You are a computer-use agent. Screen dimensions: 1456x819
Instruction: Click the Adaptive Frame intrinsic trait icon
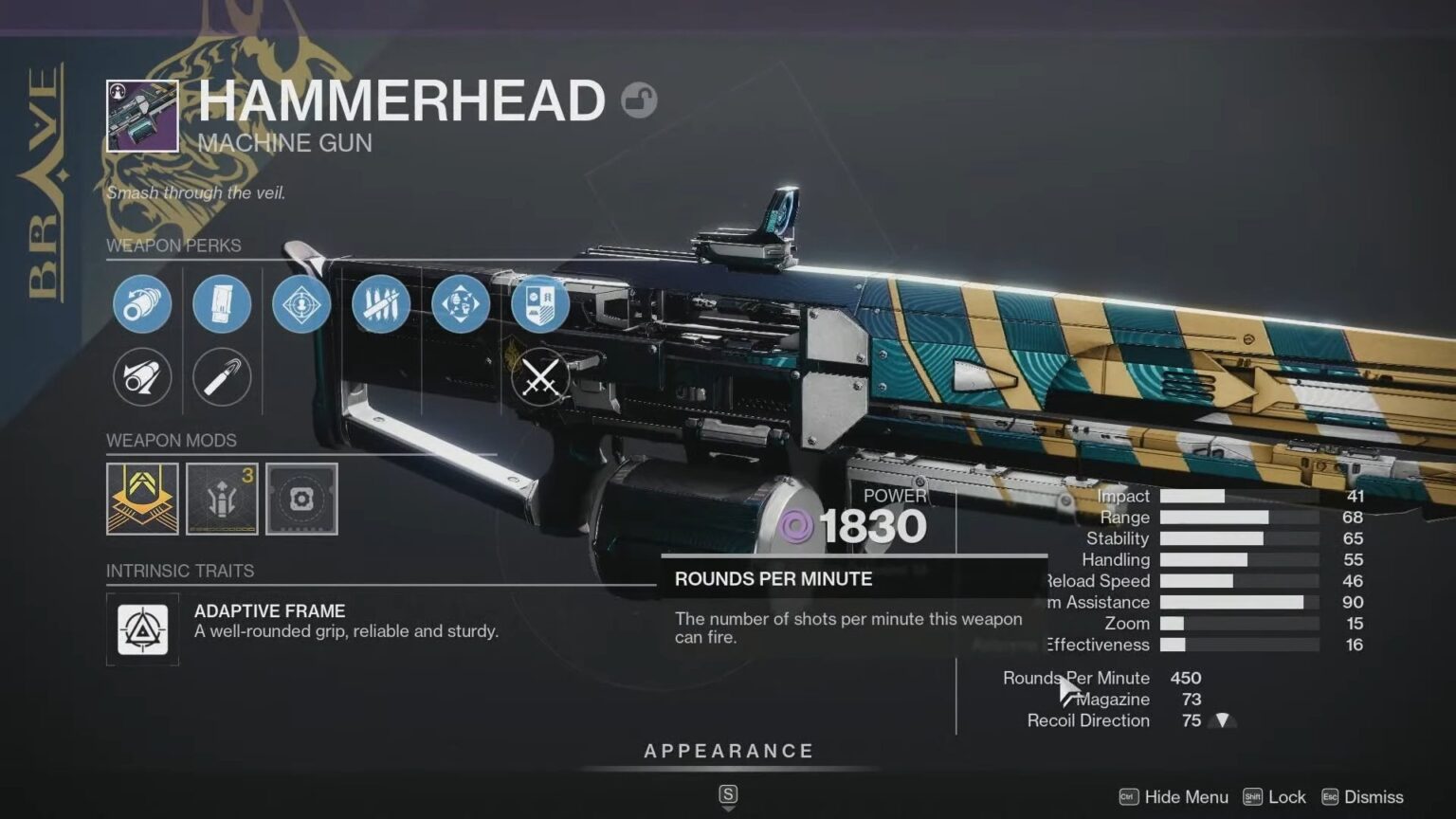[x=142, y=629]
